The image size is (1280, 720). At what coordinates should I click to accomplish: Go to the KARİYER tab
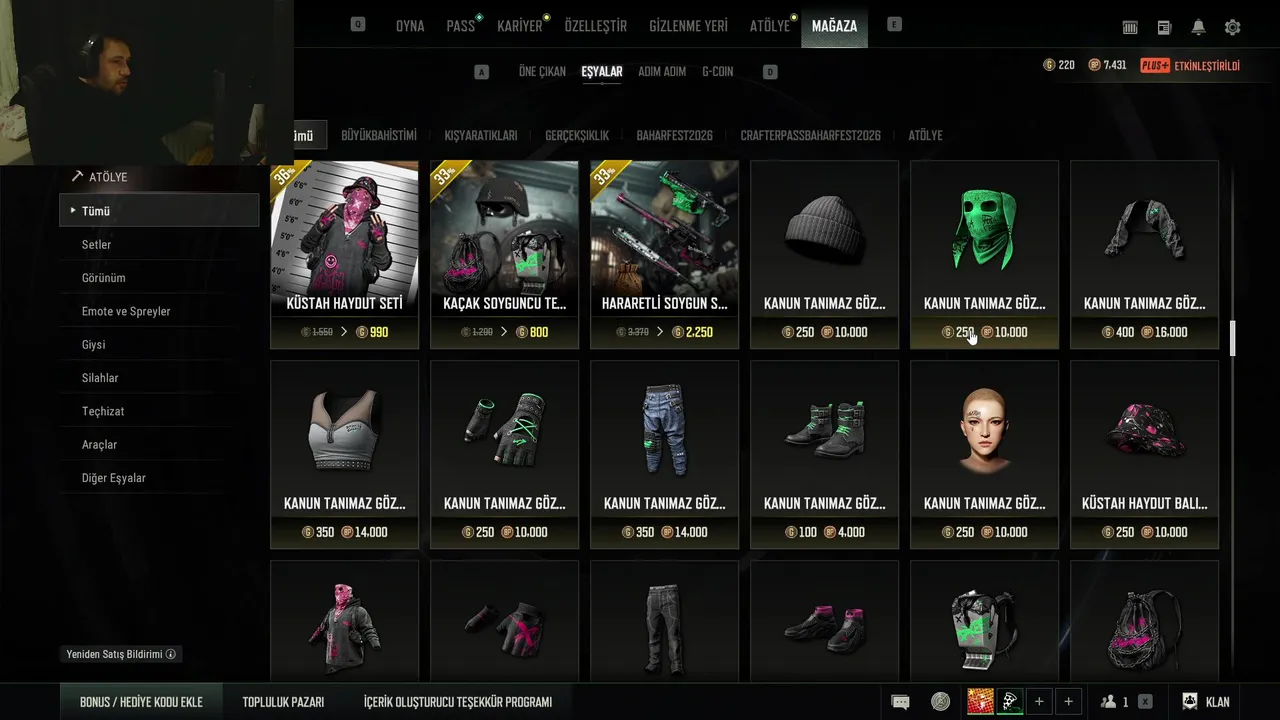click(520, 26)
